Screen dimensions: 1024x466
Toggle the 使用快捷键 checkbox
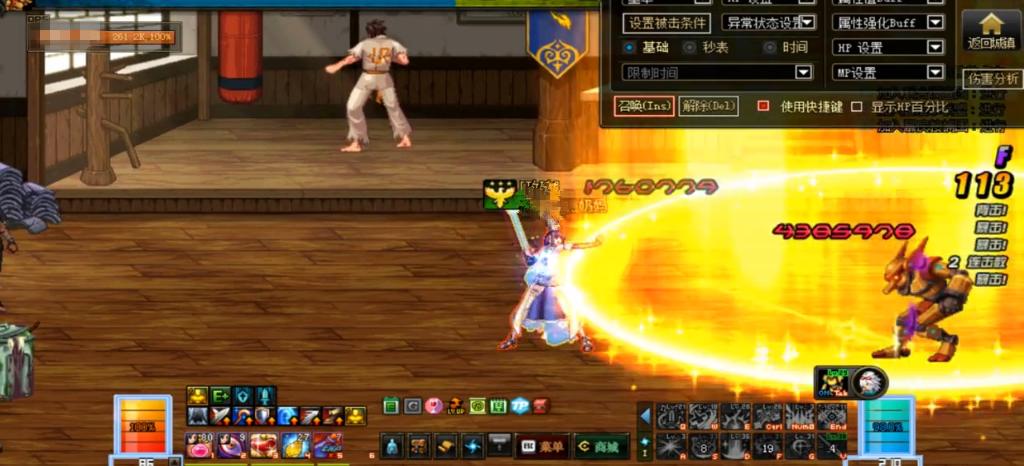click(x=763, y=106)
